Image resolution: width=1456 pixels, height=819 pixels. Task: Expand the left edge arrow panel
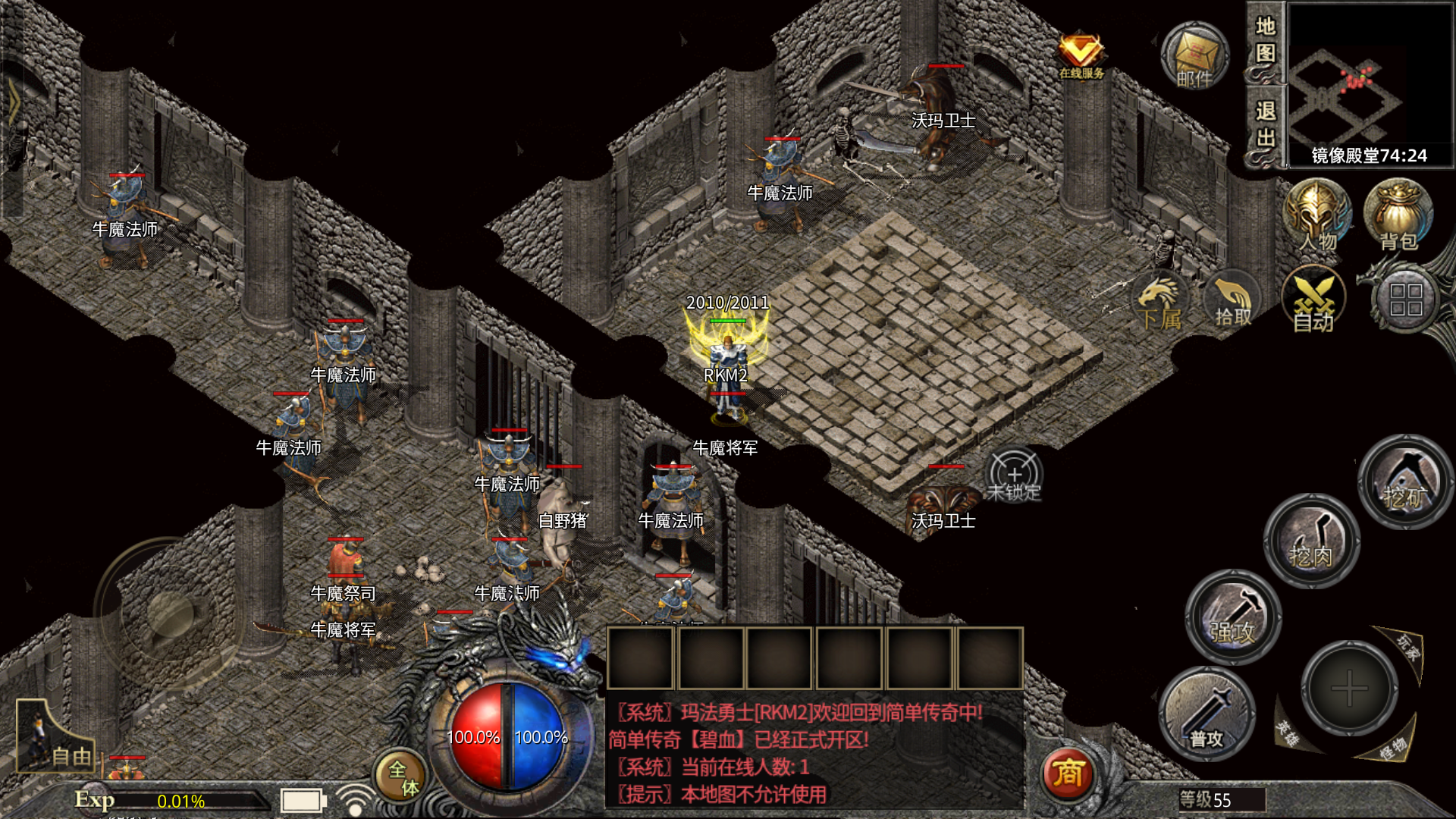pyautogui.click(x=13, y=102)
